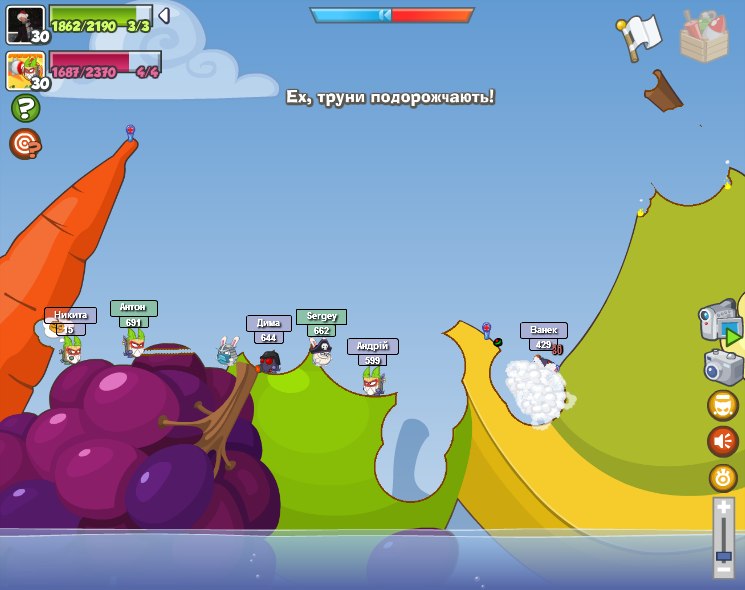Zoom in with the plus button

(x=724, y=508)
